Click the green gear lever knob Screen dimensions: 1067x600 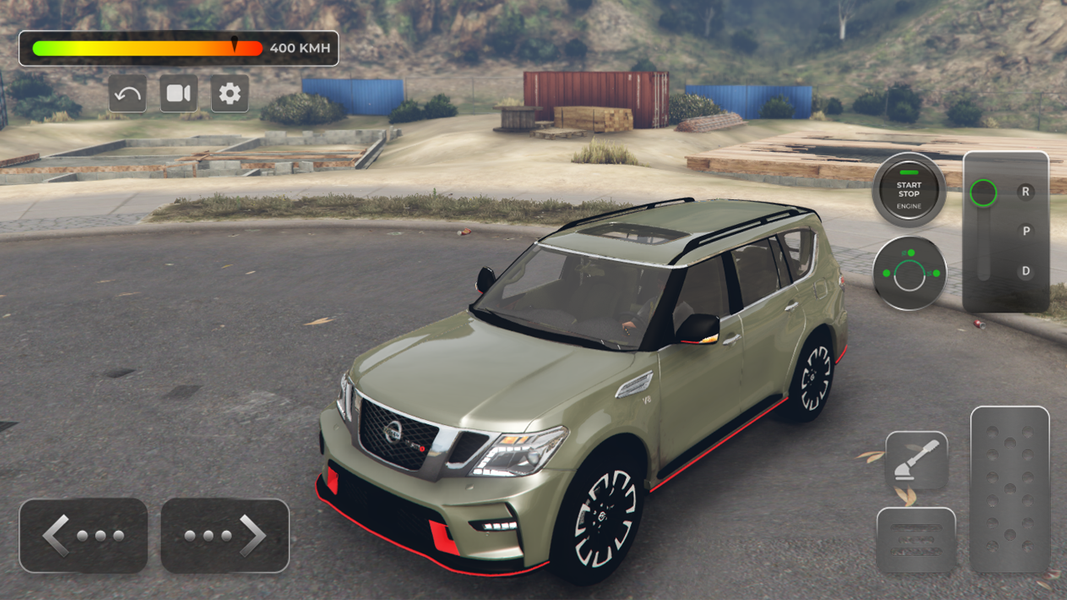[x=984, y=193]
